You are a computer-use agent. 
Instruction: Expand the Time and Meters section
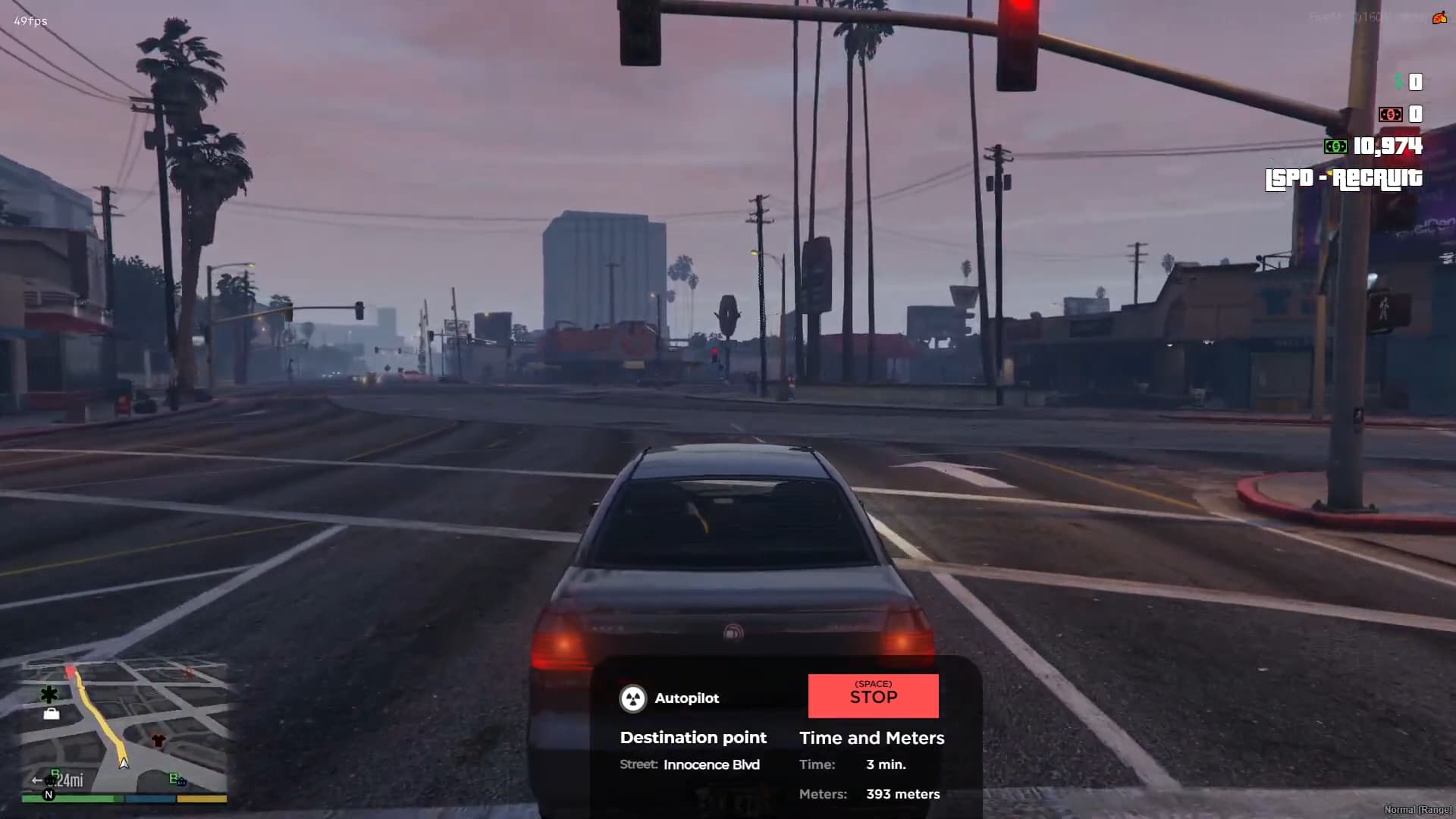[872, 738]
